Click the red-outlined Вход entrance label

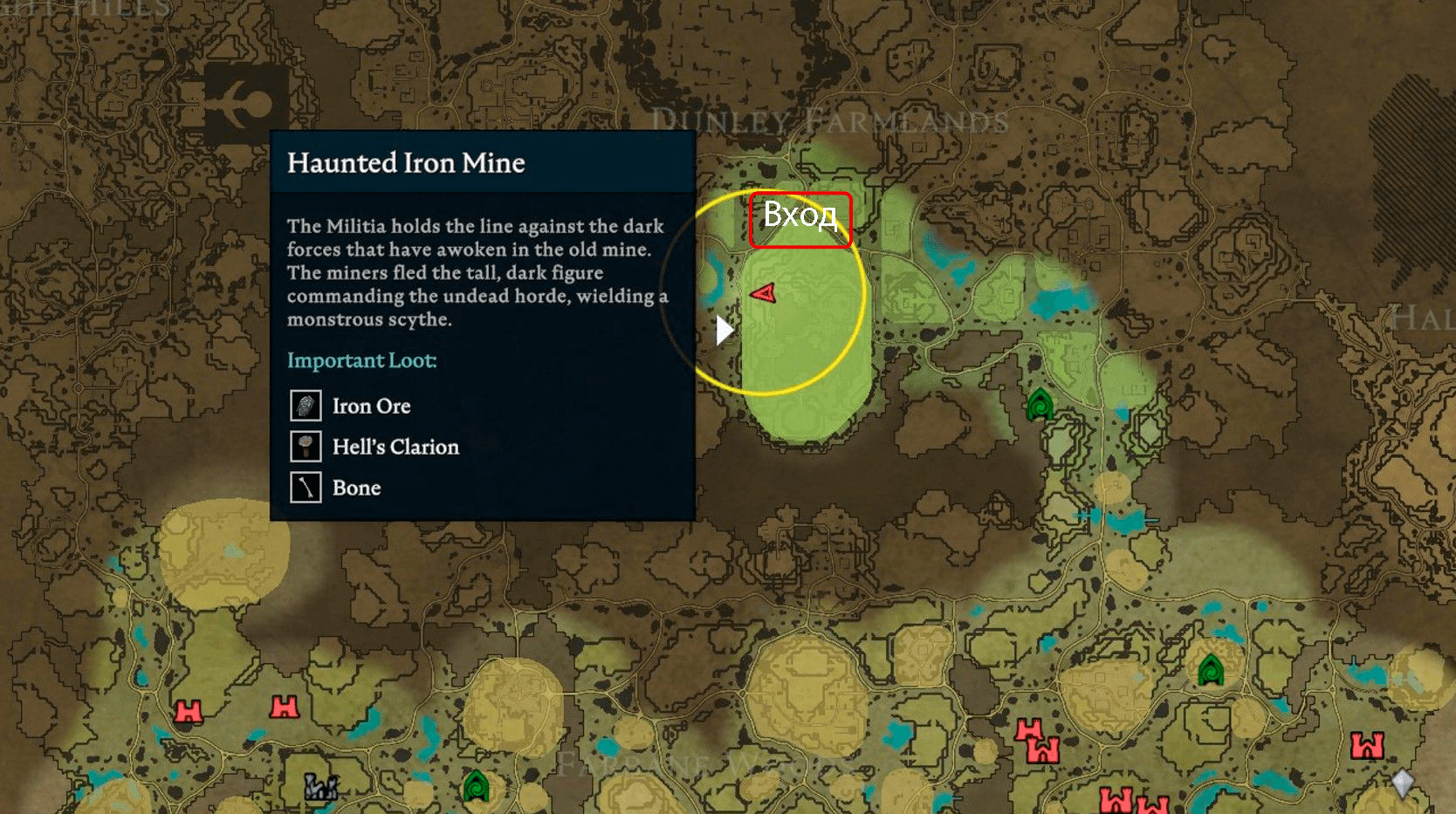coord(800,220)
